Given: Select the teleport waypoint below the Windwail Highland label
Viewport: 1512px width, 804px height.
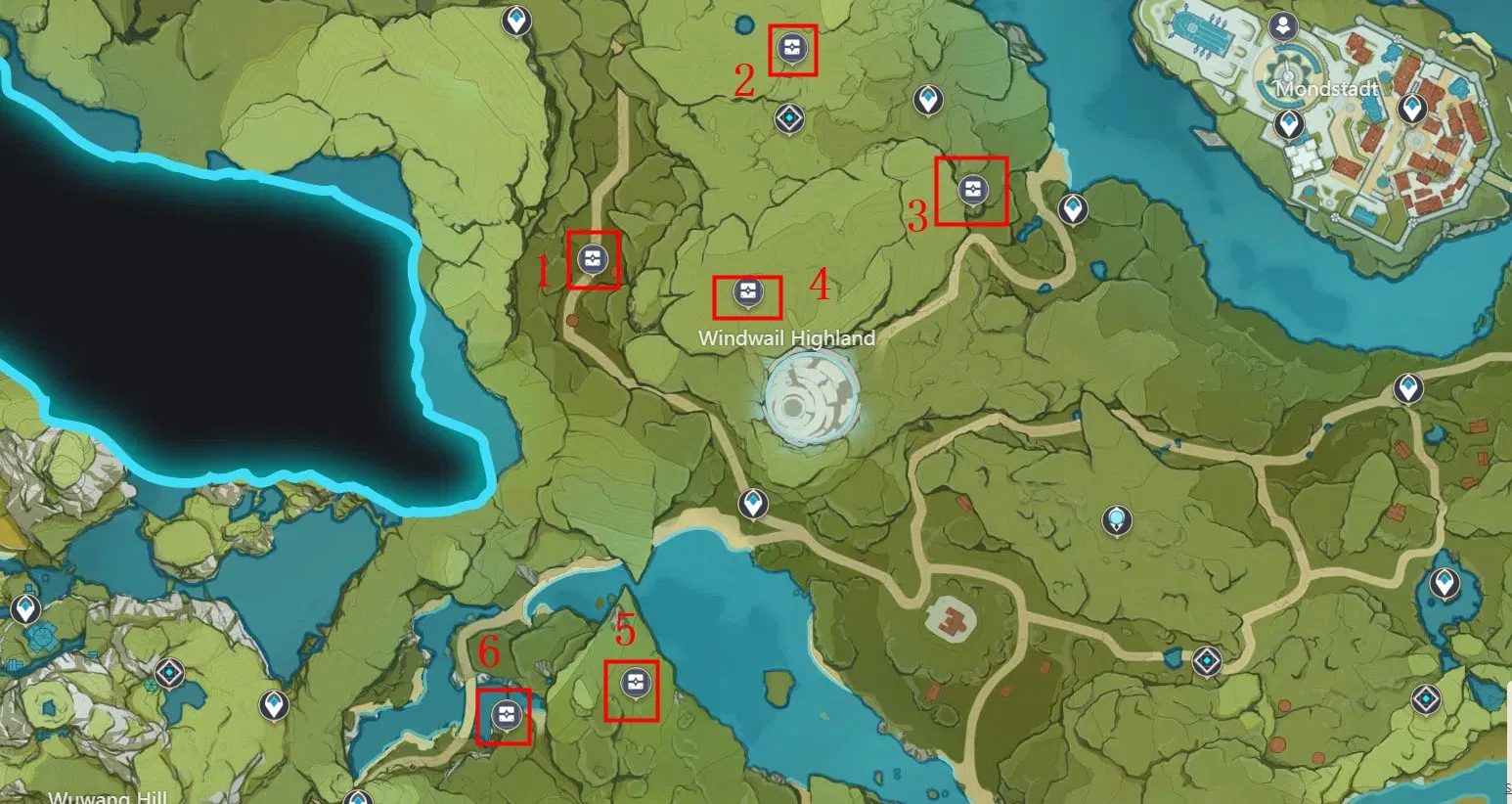Looking at the screenshot, I should [x=753, y=505].
